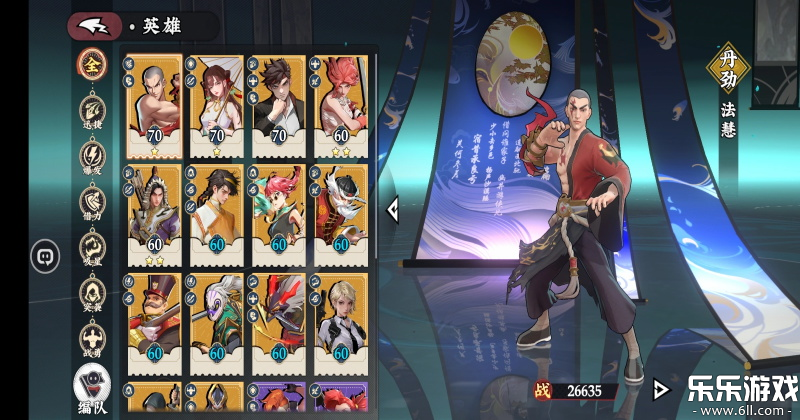
Task: Choose the blonde short-haired hero card
Action: (x=342, y=320)
